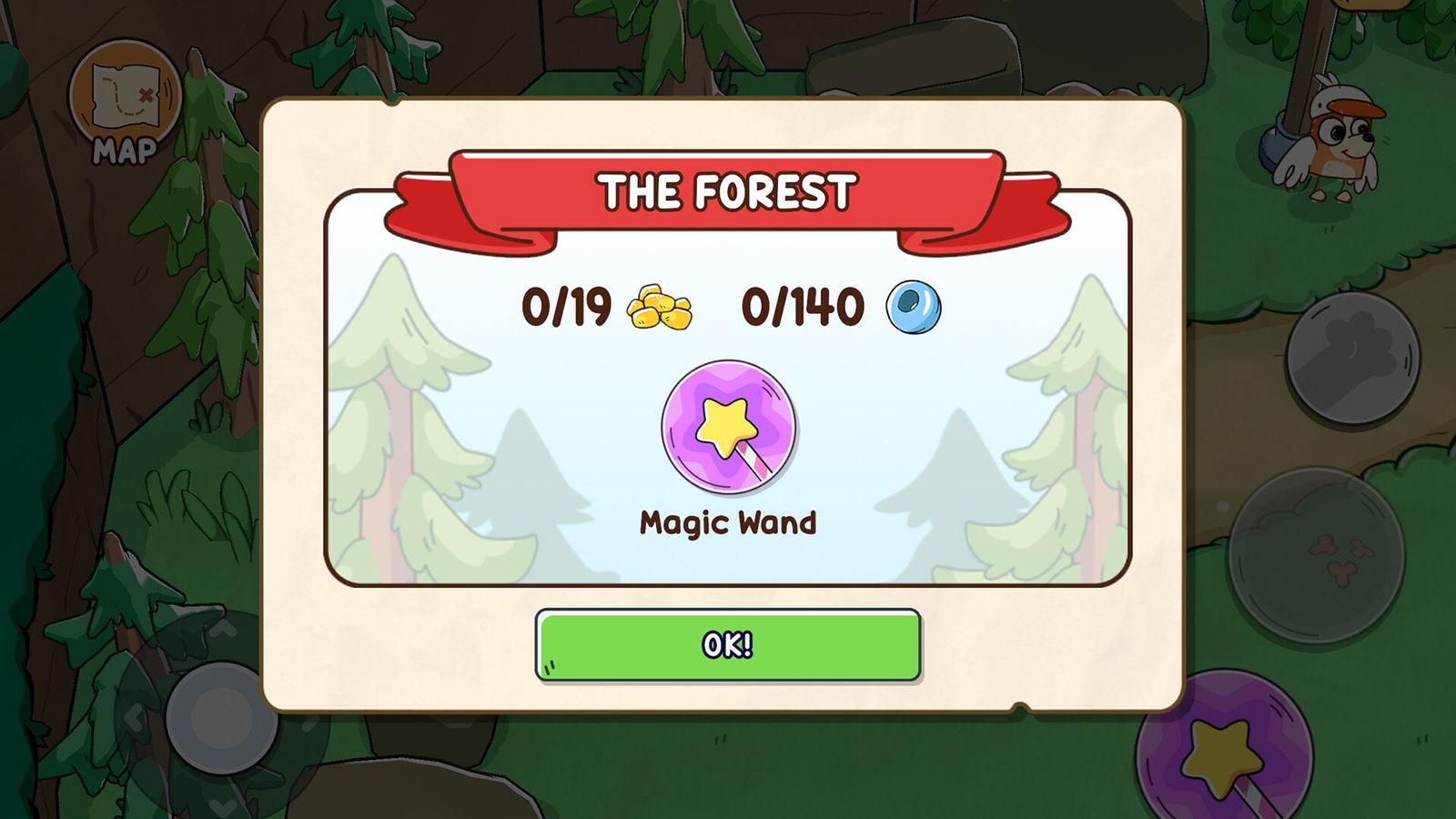Click the Magic Wand label text
The width and height of the screenshot is (1456, 819).
point(726,523)
